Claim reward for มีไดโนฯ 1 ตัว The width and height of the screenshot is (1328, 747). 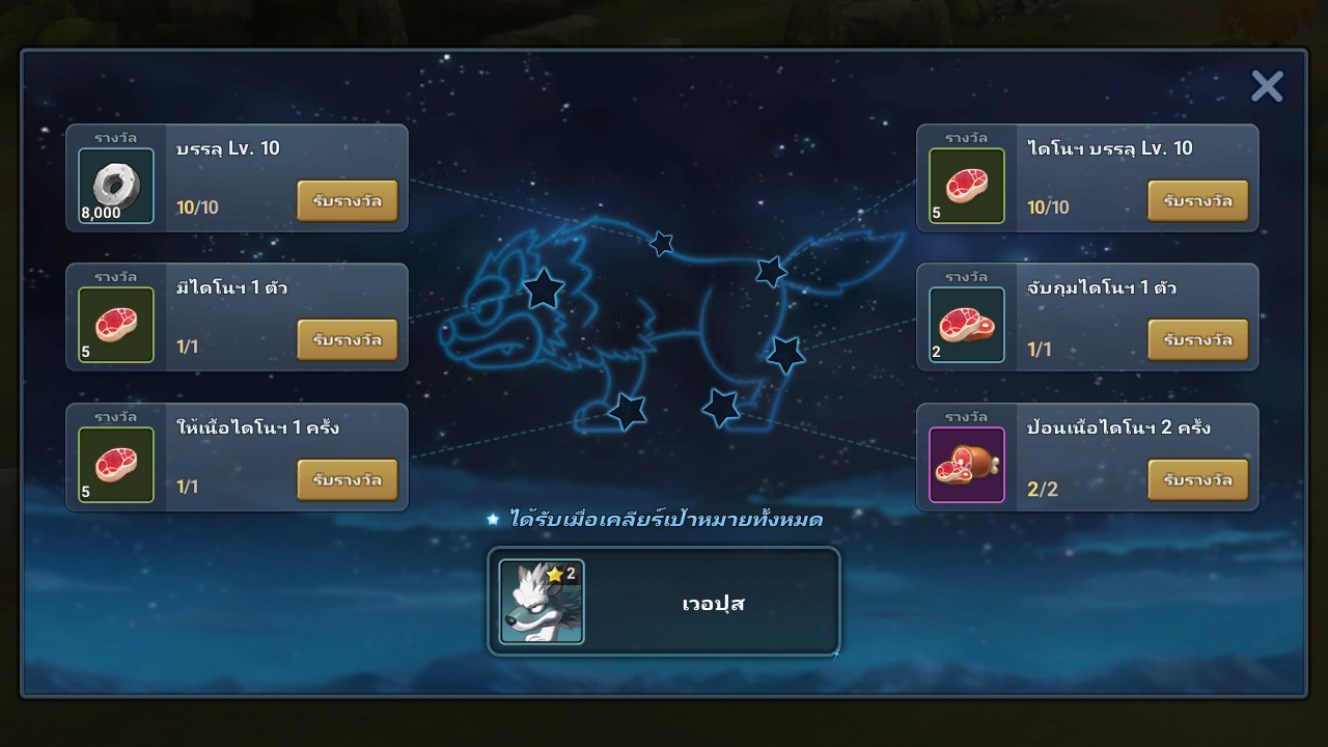coord(347,340)
